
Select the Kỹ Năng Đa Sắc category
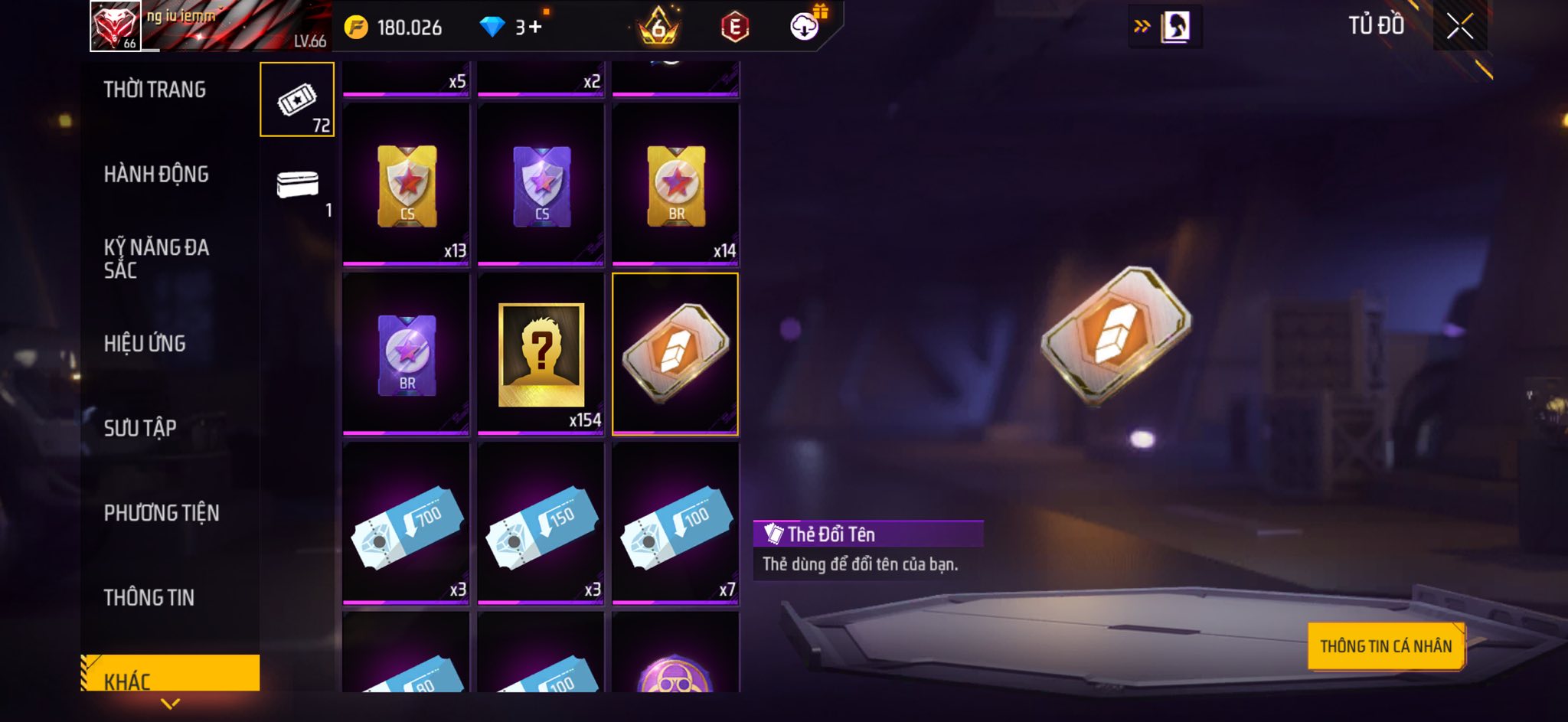click(156, 258)
